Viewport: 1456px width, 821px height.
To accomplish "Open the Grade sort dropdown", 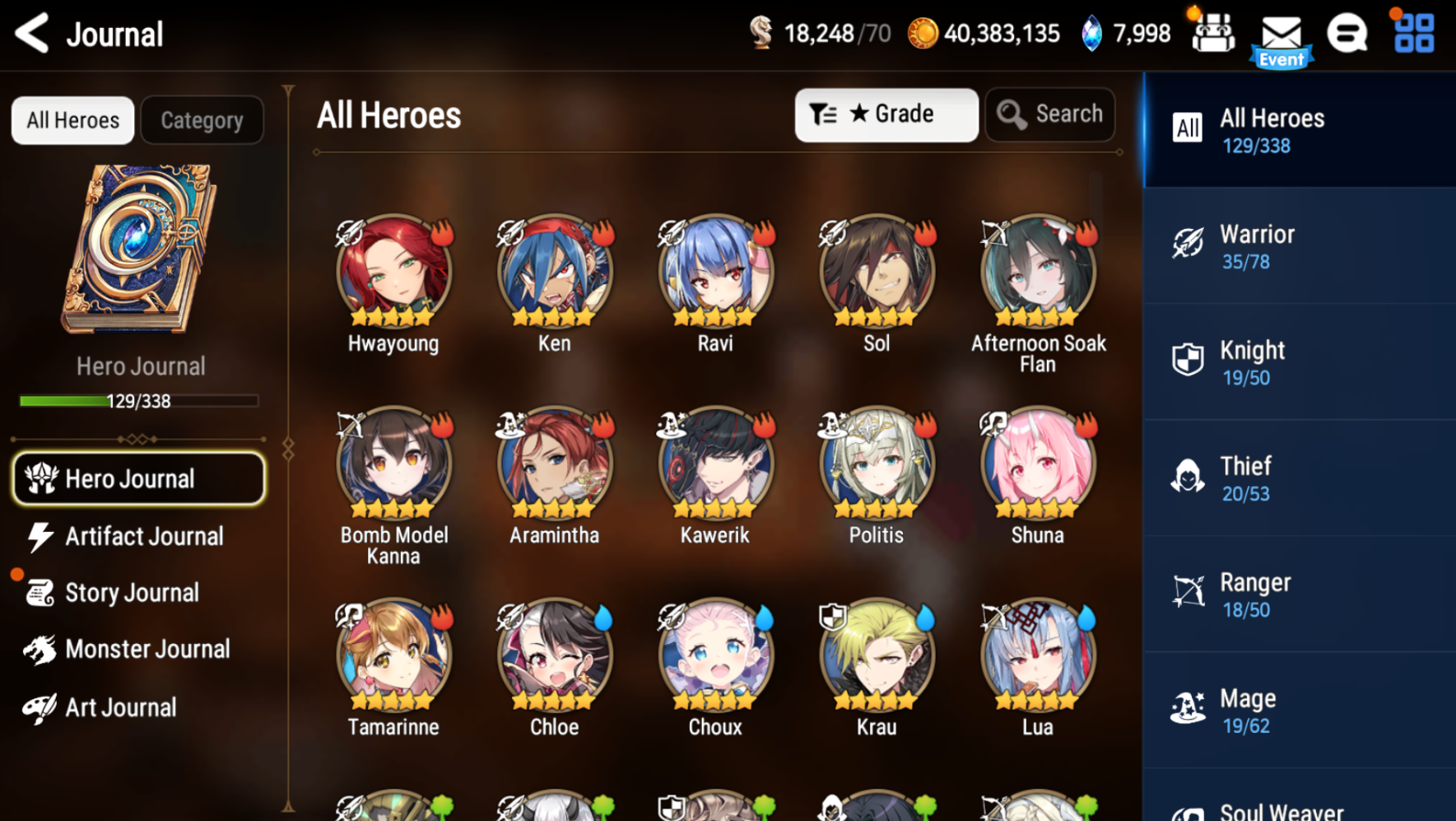I will pyautogui.click(x=886, y=114).
